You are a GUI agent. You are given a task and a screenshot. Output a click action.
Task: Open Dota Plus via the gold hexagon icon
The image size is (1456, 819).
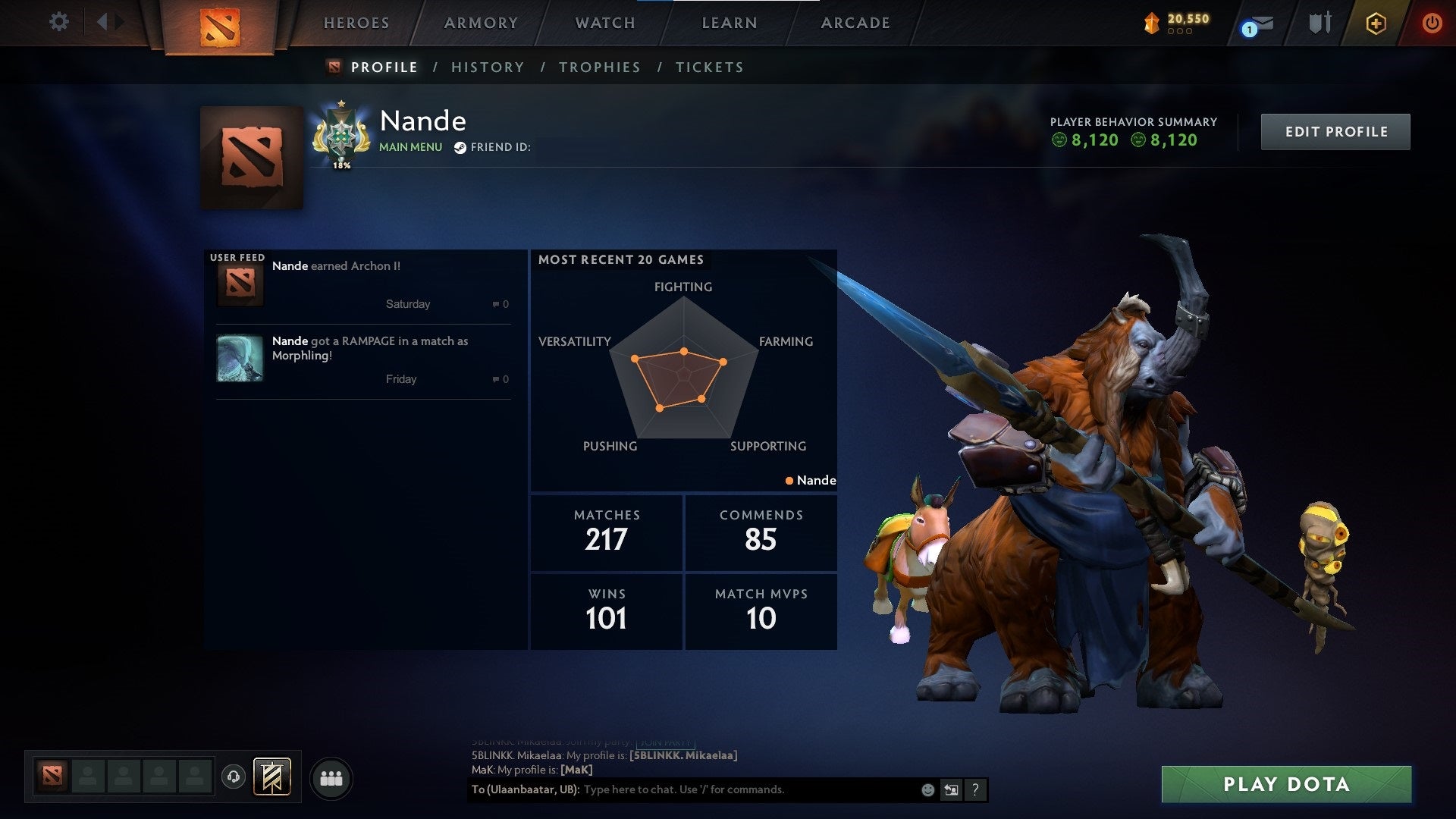1376,23
